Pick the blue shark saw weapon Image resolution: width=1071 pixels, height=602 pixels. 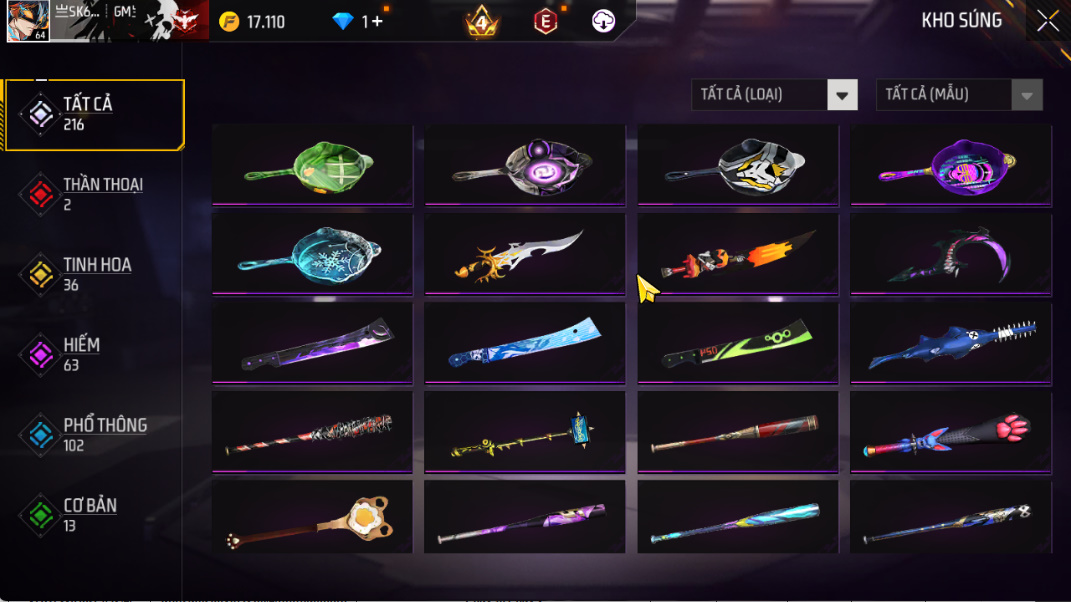(x=950, y=342)
